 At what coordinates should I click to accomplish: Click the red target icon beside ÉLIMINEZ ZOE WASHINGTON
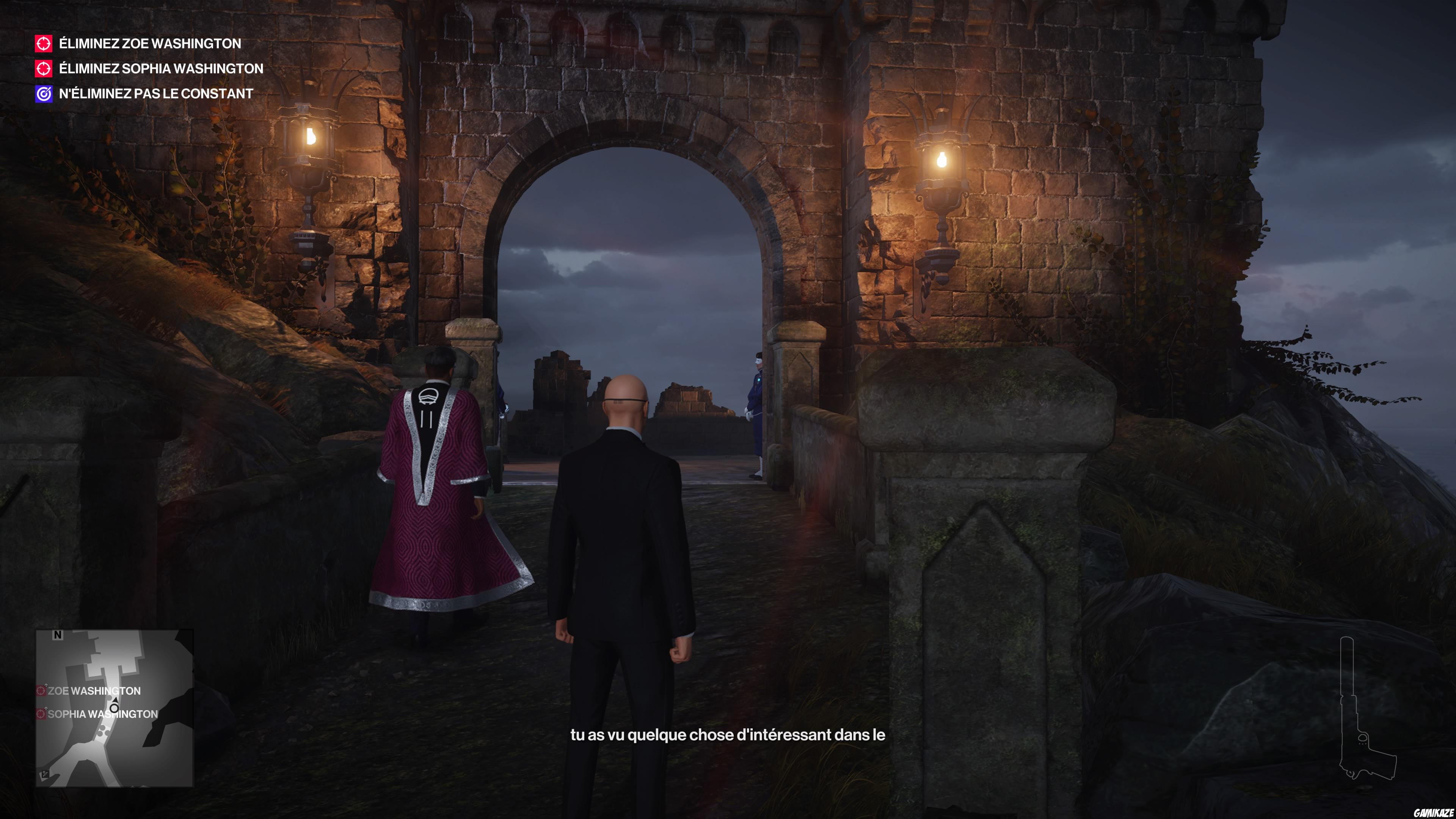44,44
